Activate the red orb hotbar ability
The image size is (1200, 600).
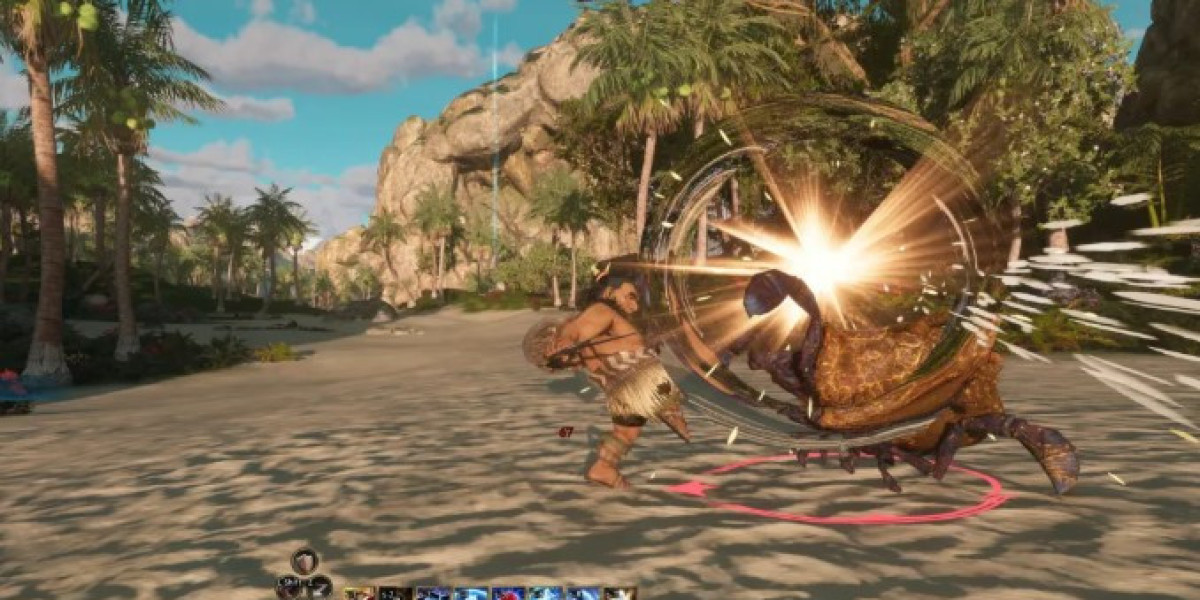[508, 593]
